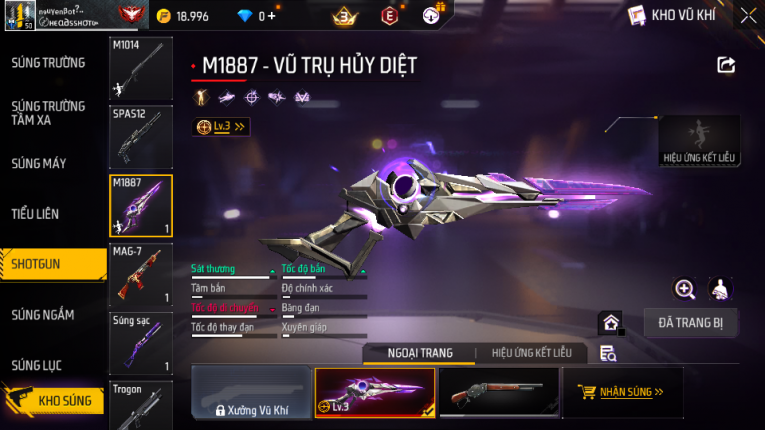Close the weapon vault screen

coord(748,15)
